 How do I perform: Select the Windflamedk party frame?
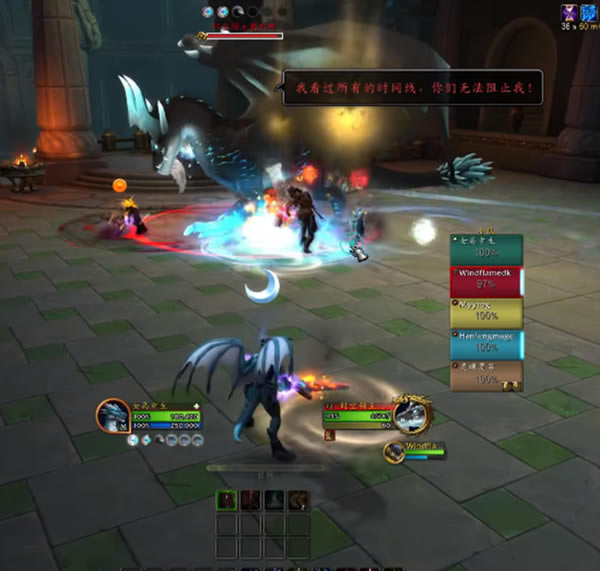(x=486, y=281)
